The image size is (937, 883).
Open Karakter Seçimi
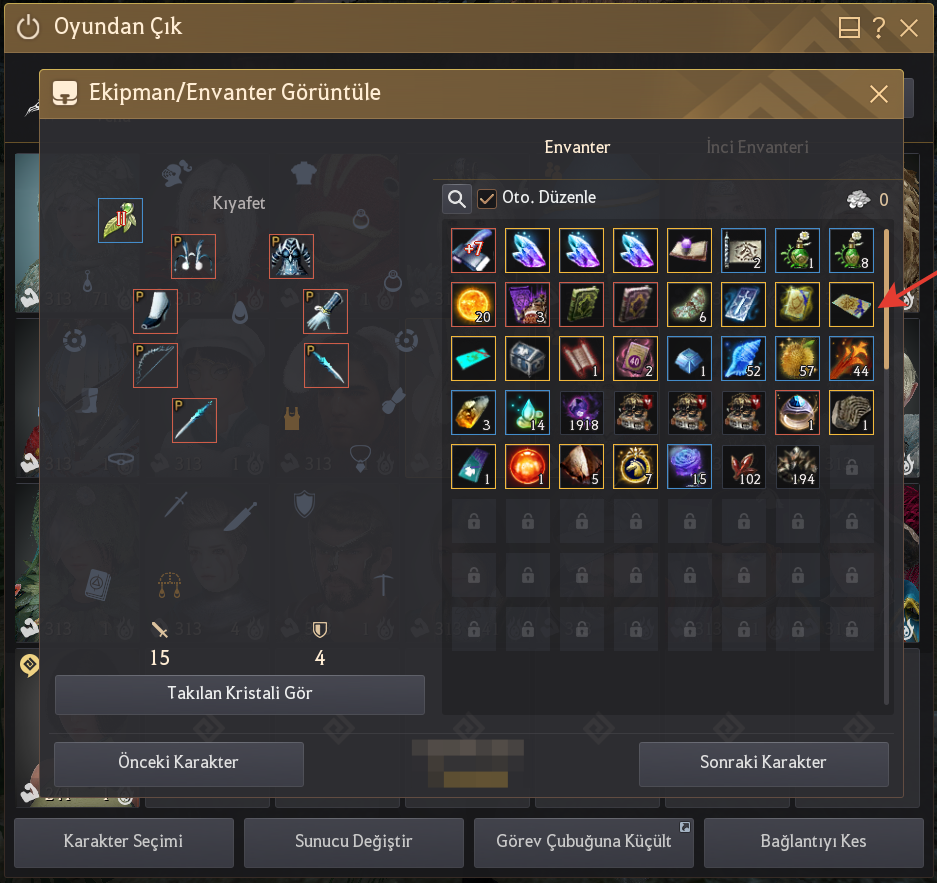pyautogui.click(x=124, y=841)
